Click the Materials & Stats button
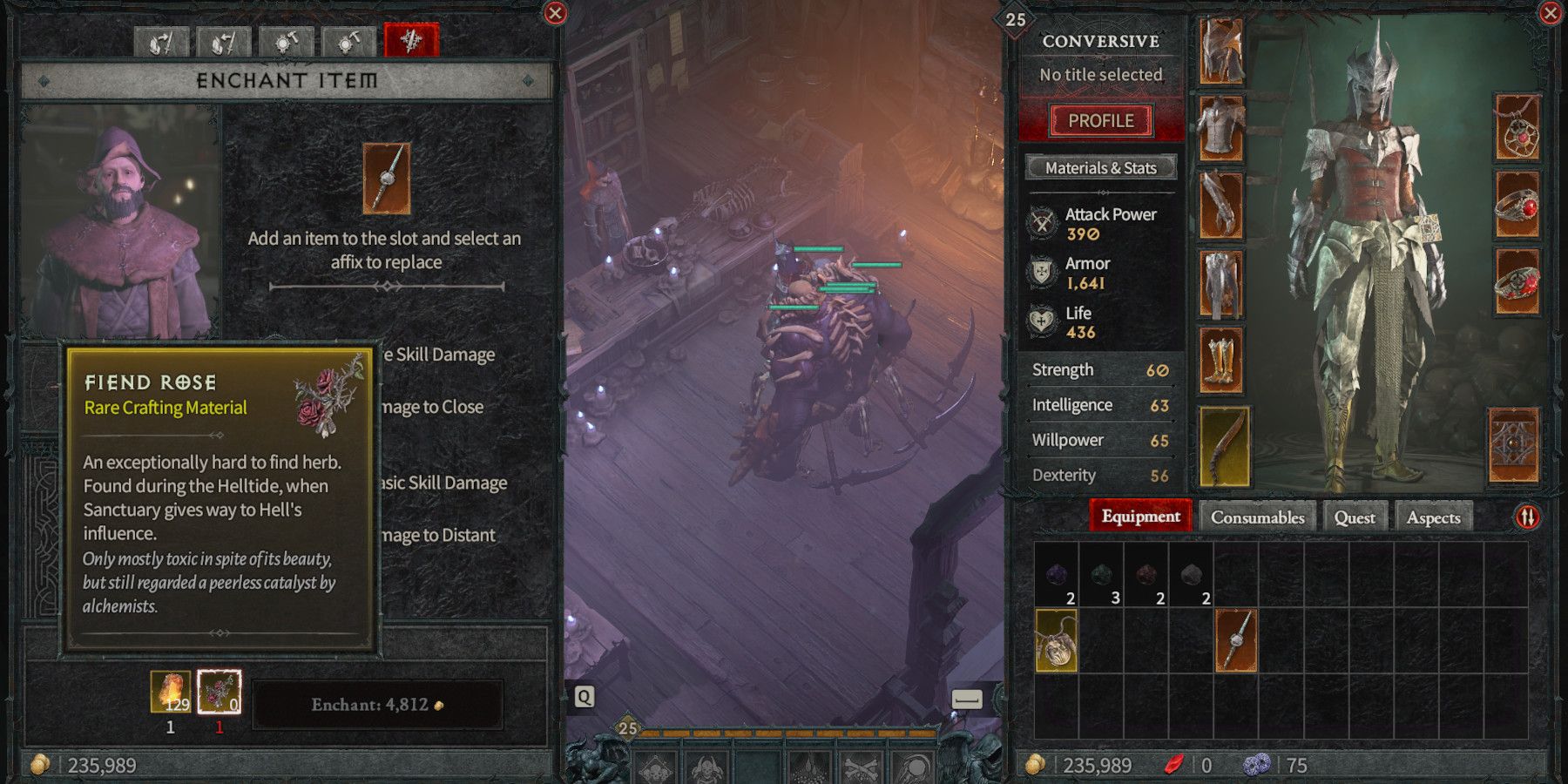 (x=1099, y=166)
